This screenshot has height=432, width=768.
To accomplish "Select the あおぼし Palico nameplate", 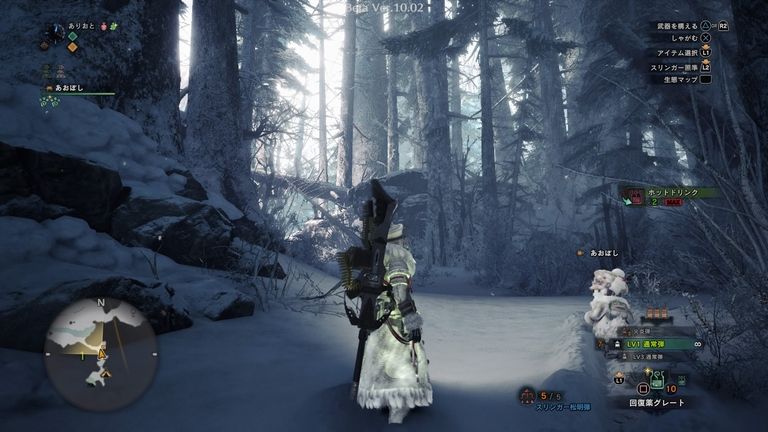I will pyautogui.click(x=605, y=254).
